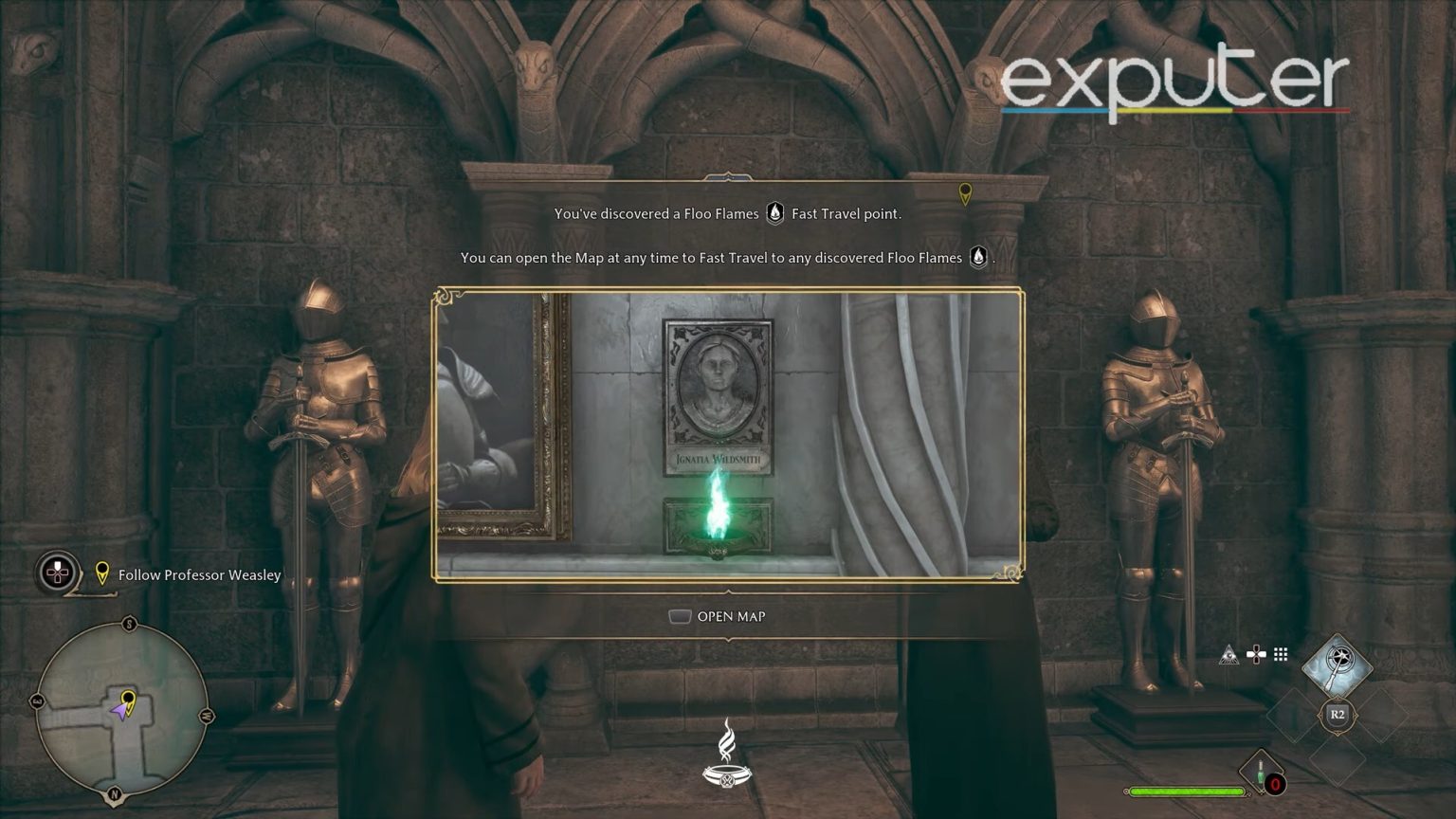1456x819 pixels.
Task: Click the Floo Flames droplet icon in discovery message
Action: 774,213
